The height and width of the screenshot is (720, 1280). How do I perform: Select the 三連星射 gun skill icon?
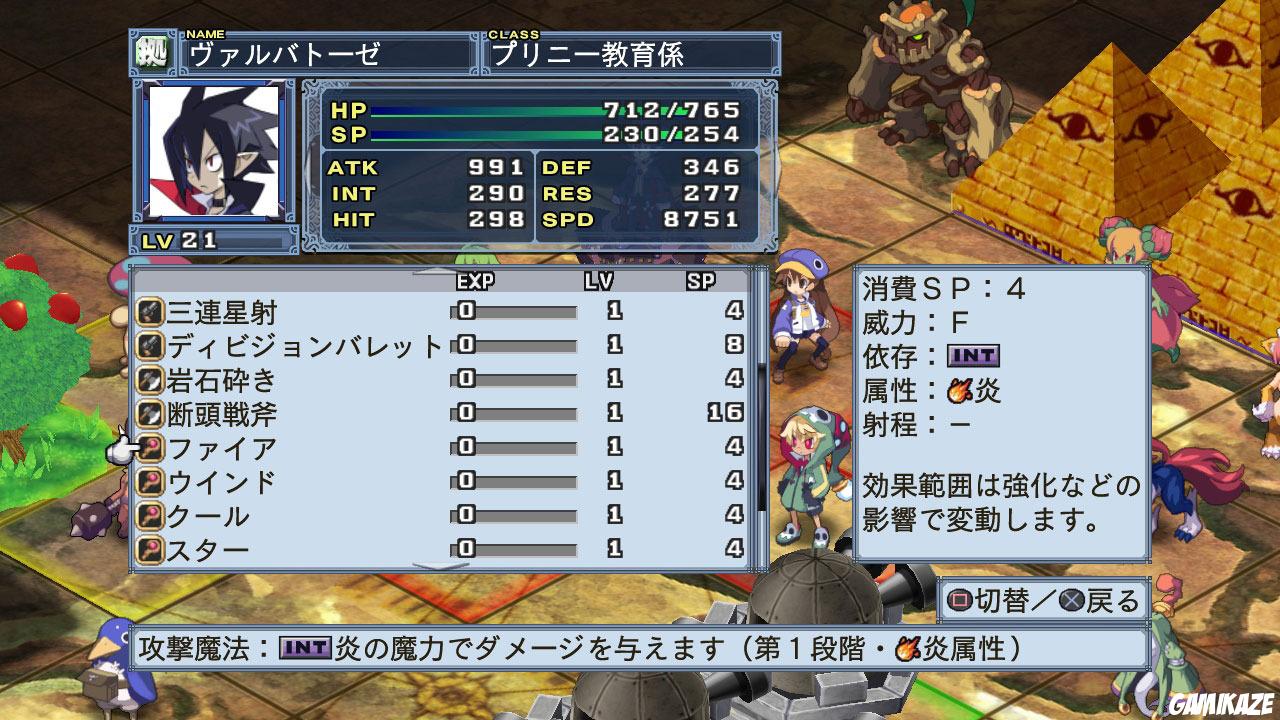[x=150, y=310]
